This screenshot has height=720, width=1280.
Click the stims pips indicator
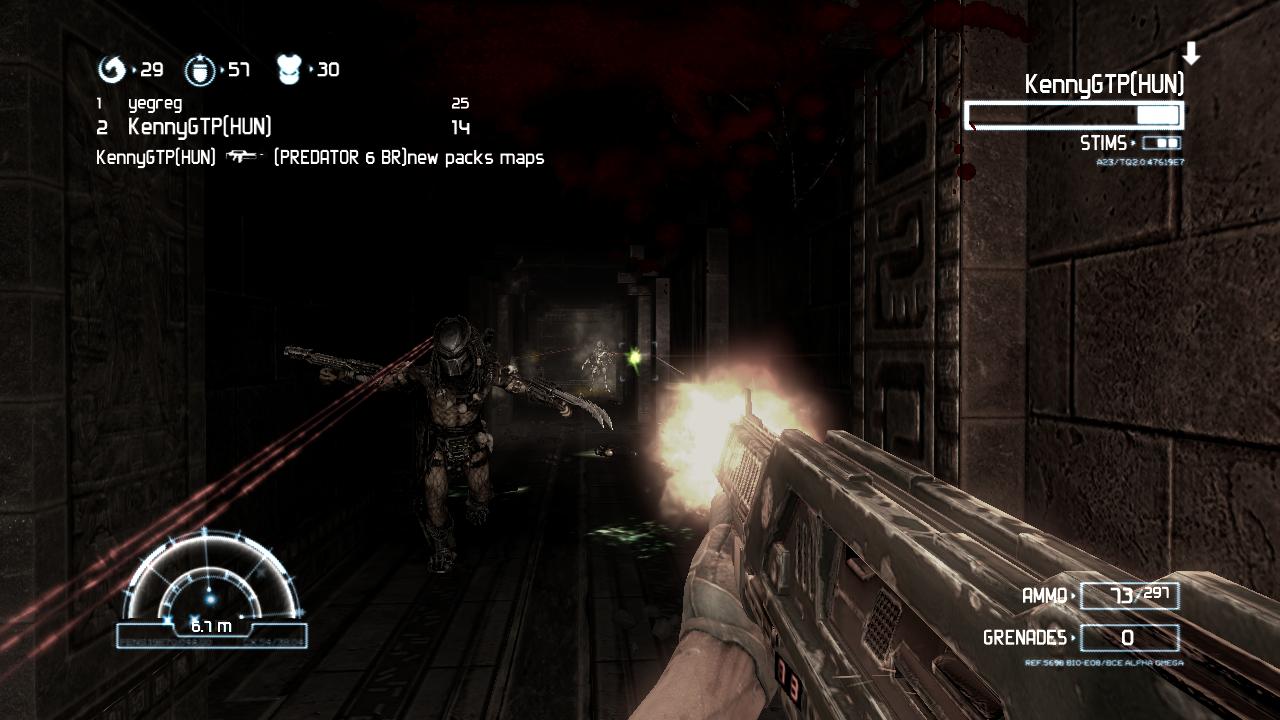(x=1160, y=144)
